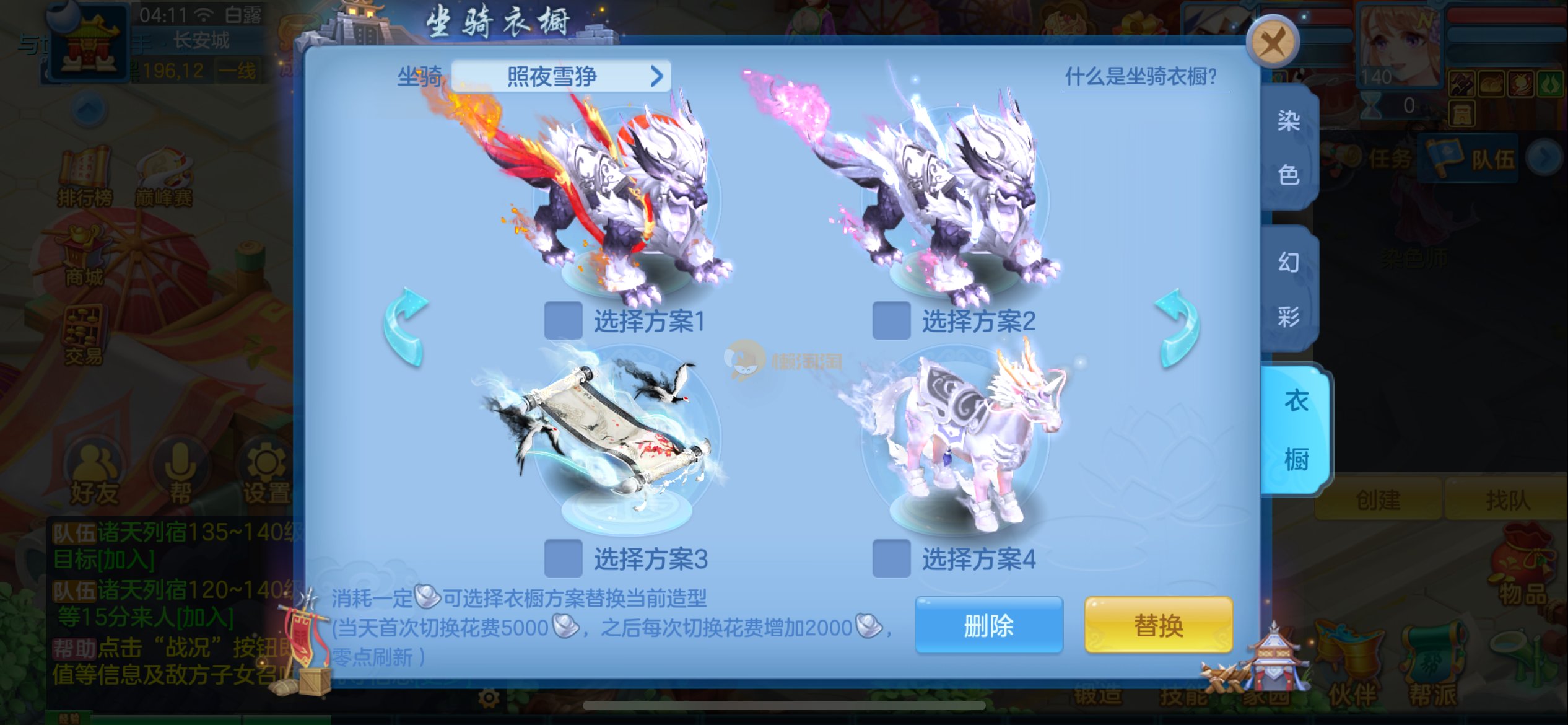Switch to the 幻彩 tab

(1289, 289)
